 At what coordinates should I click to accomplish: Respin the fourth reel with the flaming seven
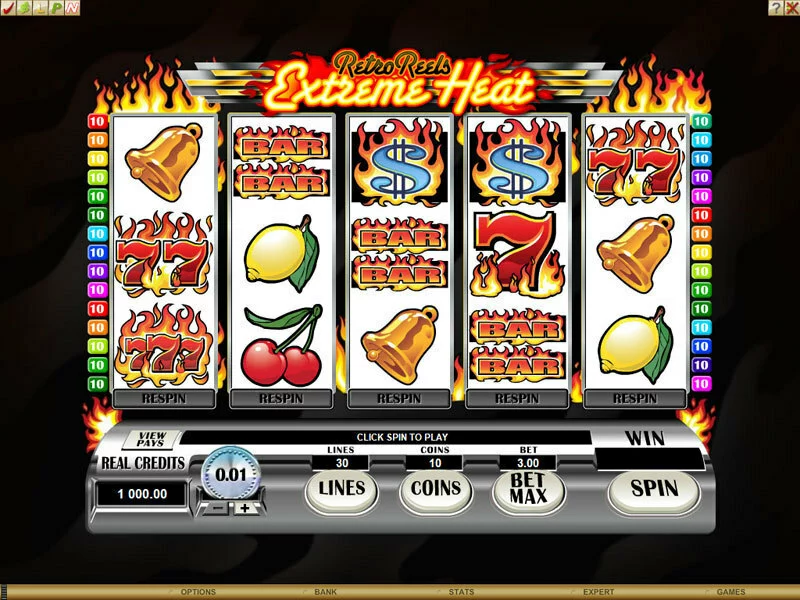pos(517,398)
